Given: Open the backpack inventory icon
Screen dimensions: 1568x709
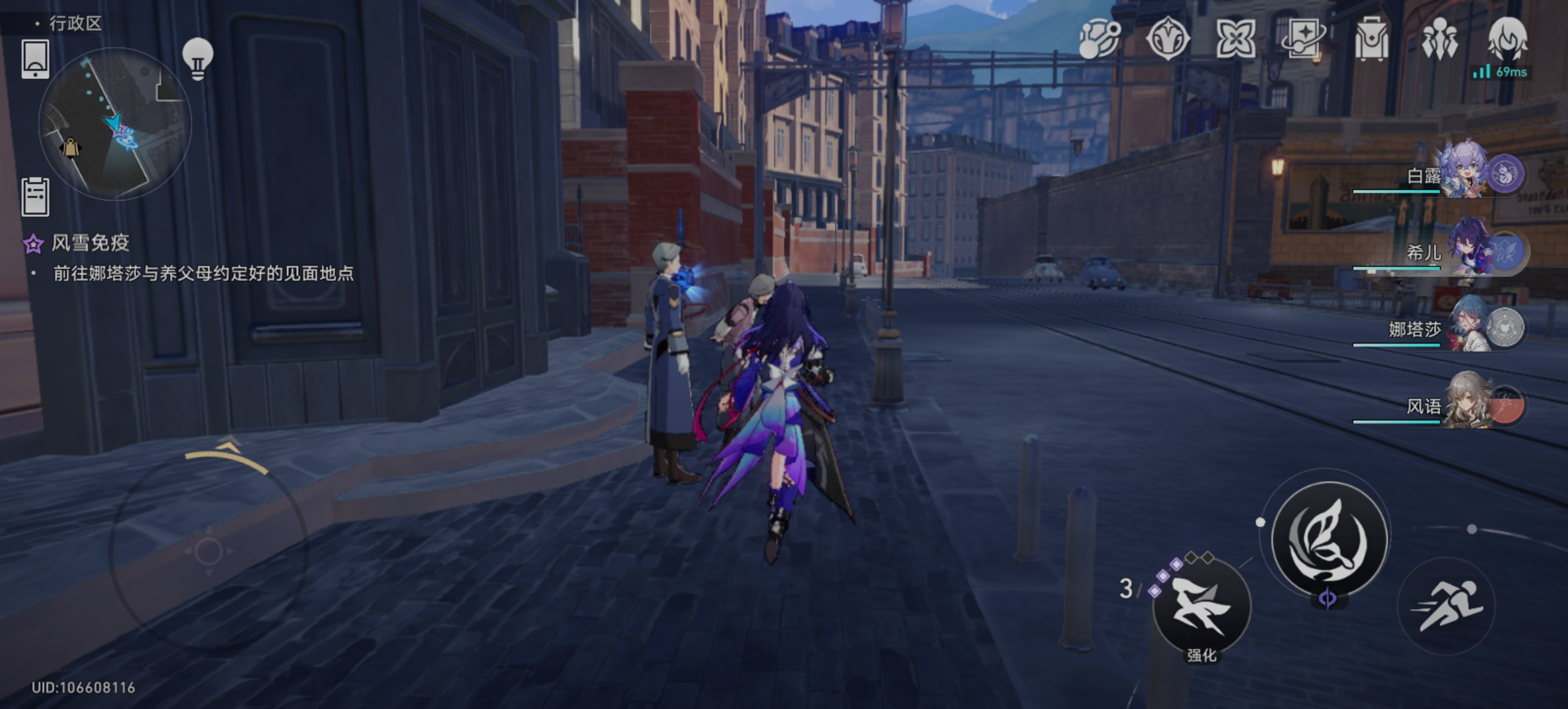Looking at the screenshot, I should coord(1371,39).
